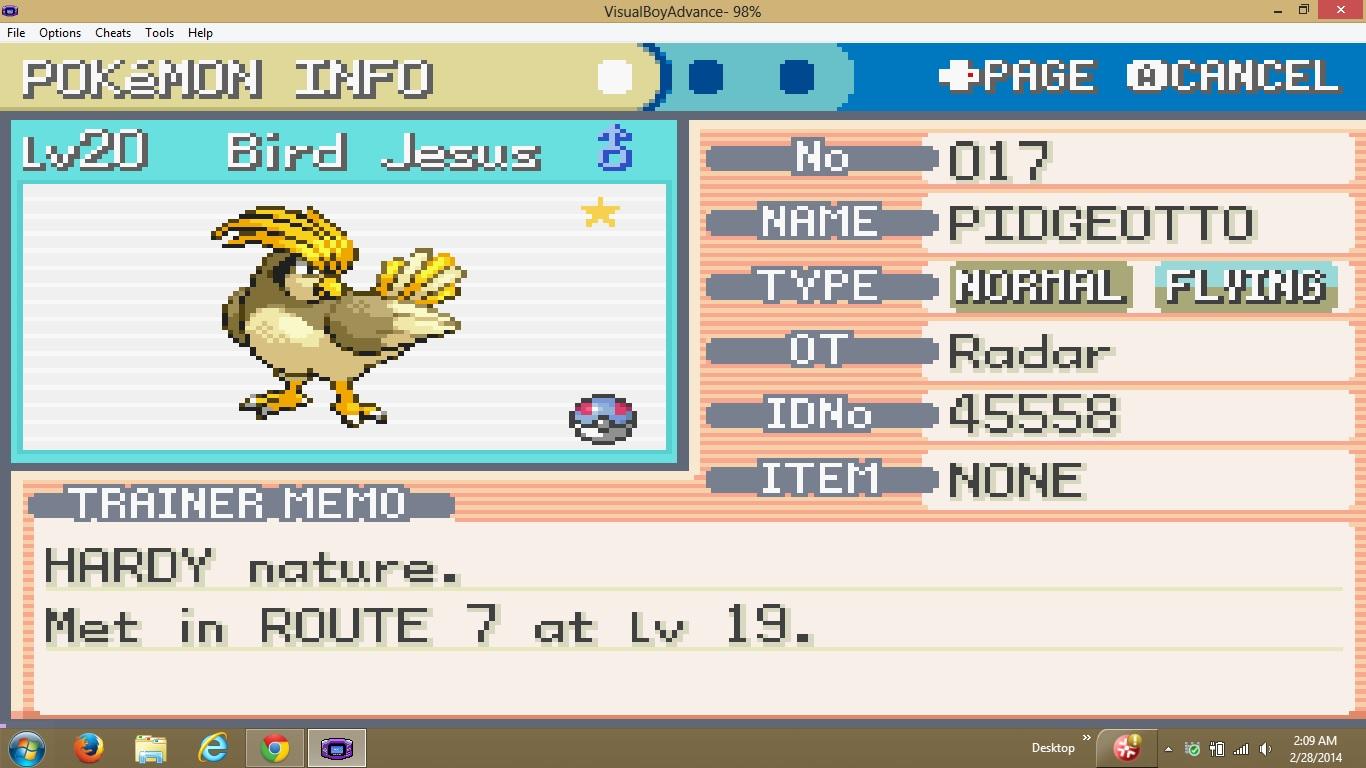Expand hidden icons with the tray arrow
The height and width of the screenshot is (768, 1366).
1168,748
